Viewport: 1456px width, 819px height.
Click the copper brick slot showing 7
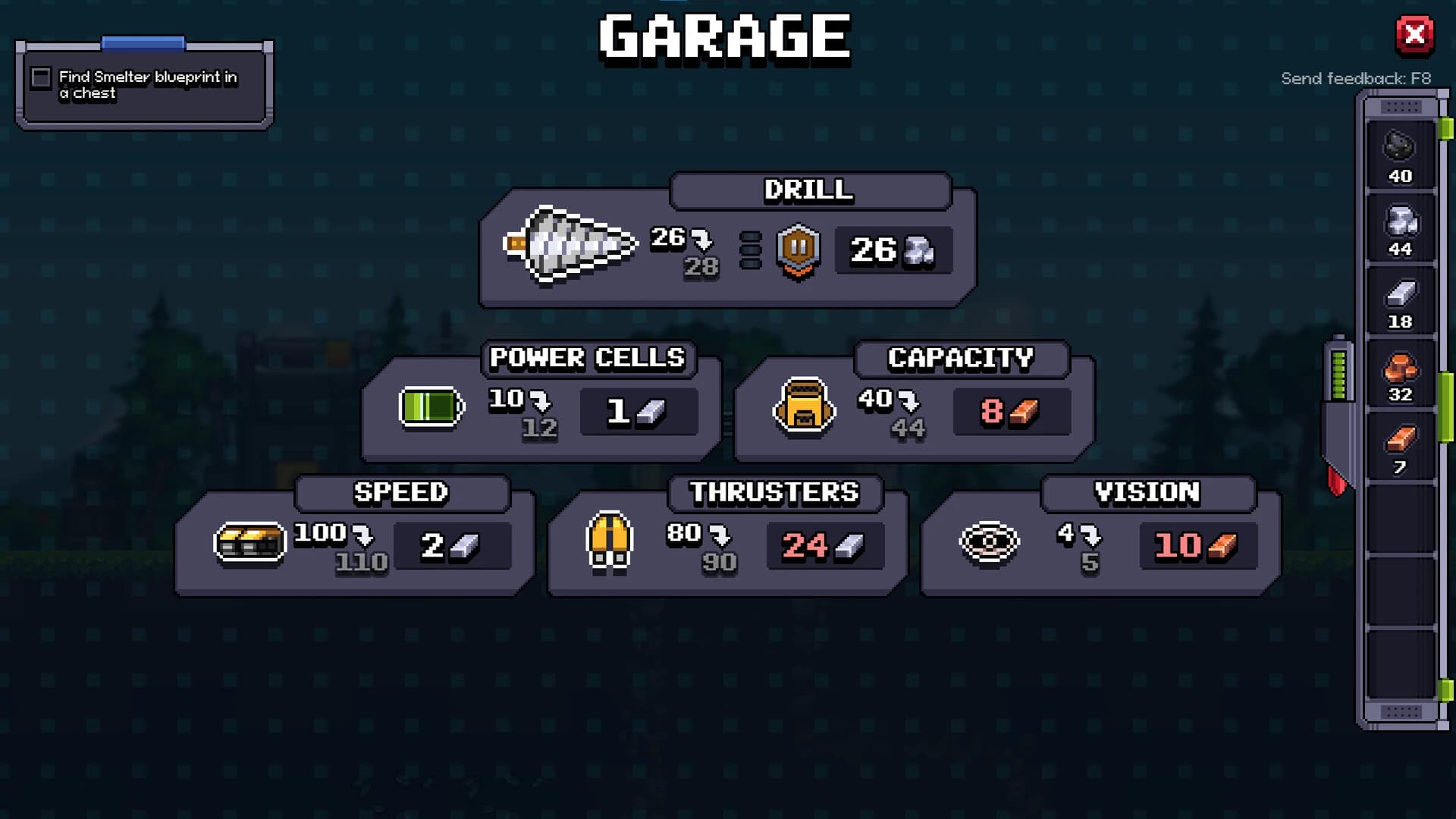click(x=1400, y=446)
